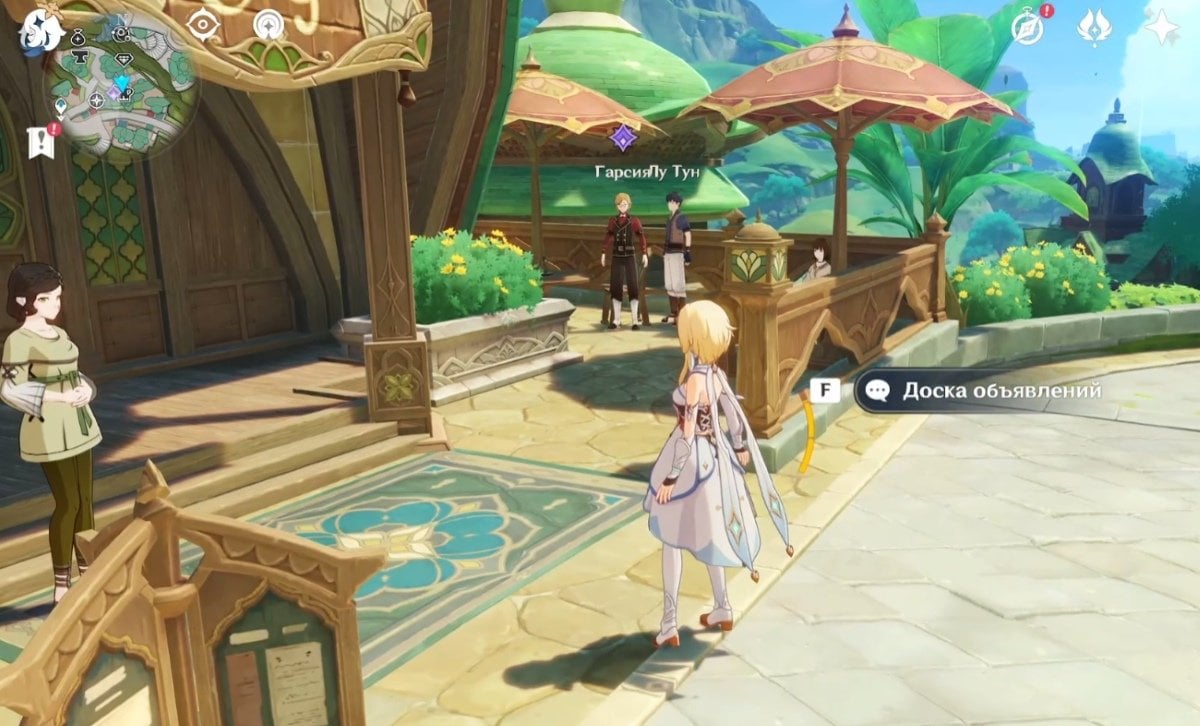Viewport: 1200px width, 726px height.
Task: Activate the eye-shaped Elemental Sight icon
Action: (x=203, y=24)
